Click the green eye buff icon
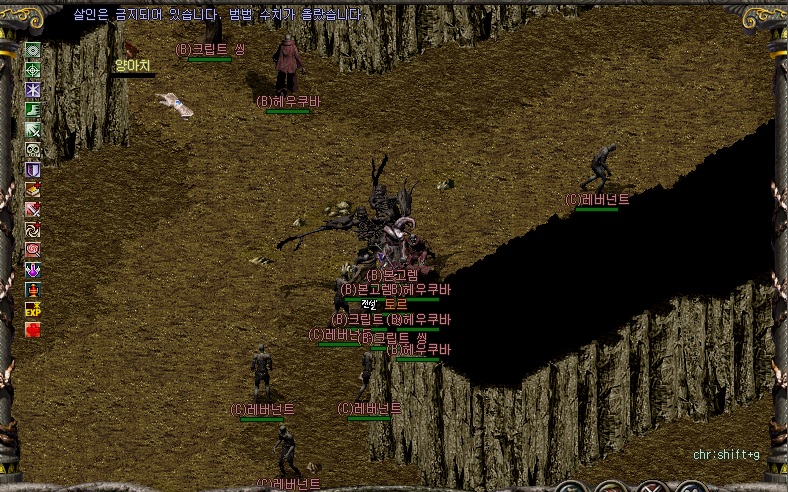Screen dimensions: 788x492 tap(33, 50)
